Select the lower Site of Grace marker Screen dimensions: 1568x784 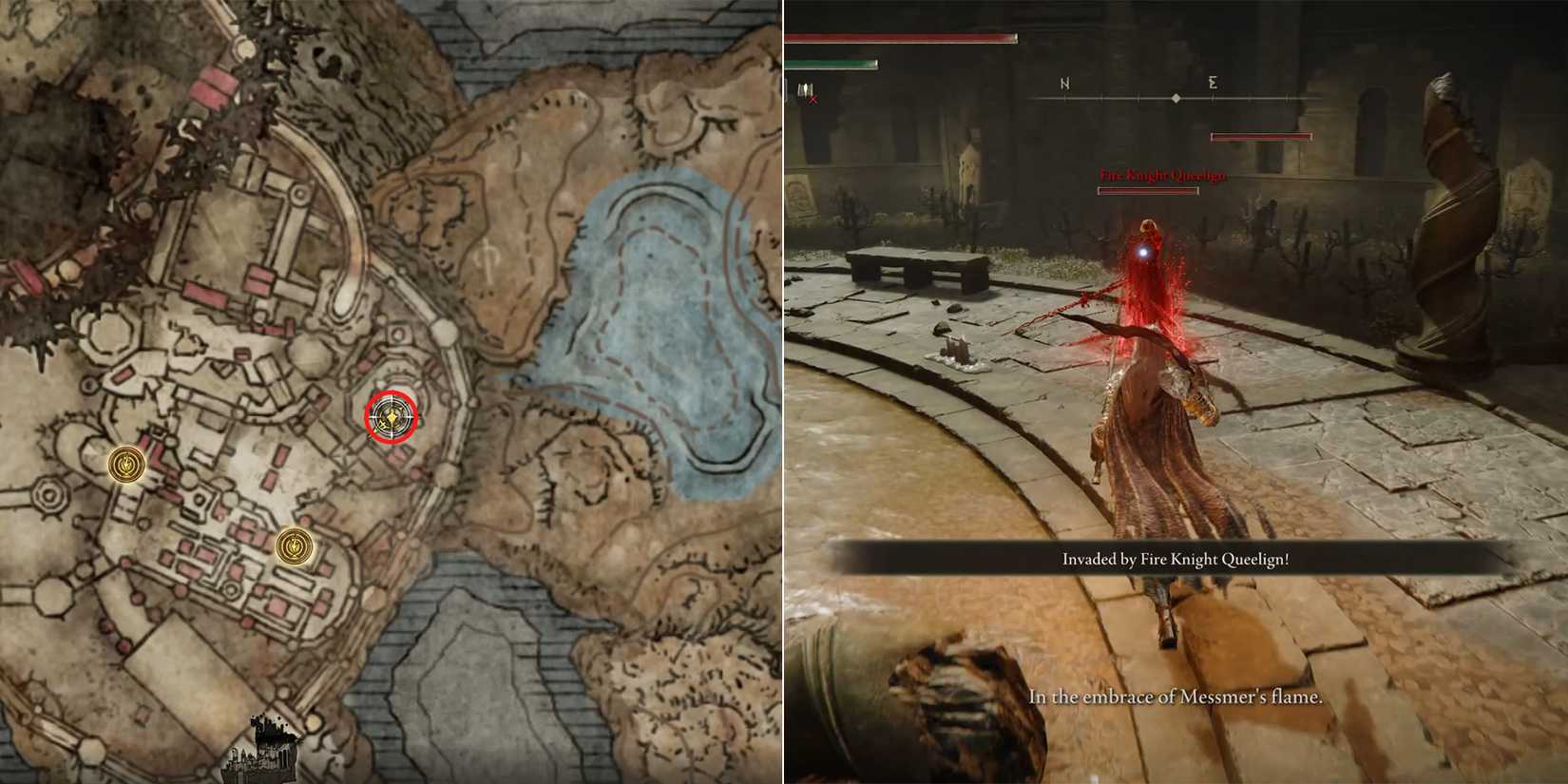(x=294, y=546)
